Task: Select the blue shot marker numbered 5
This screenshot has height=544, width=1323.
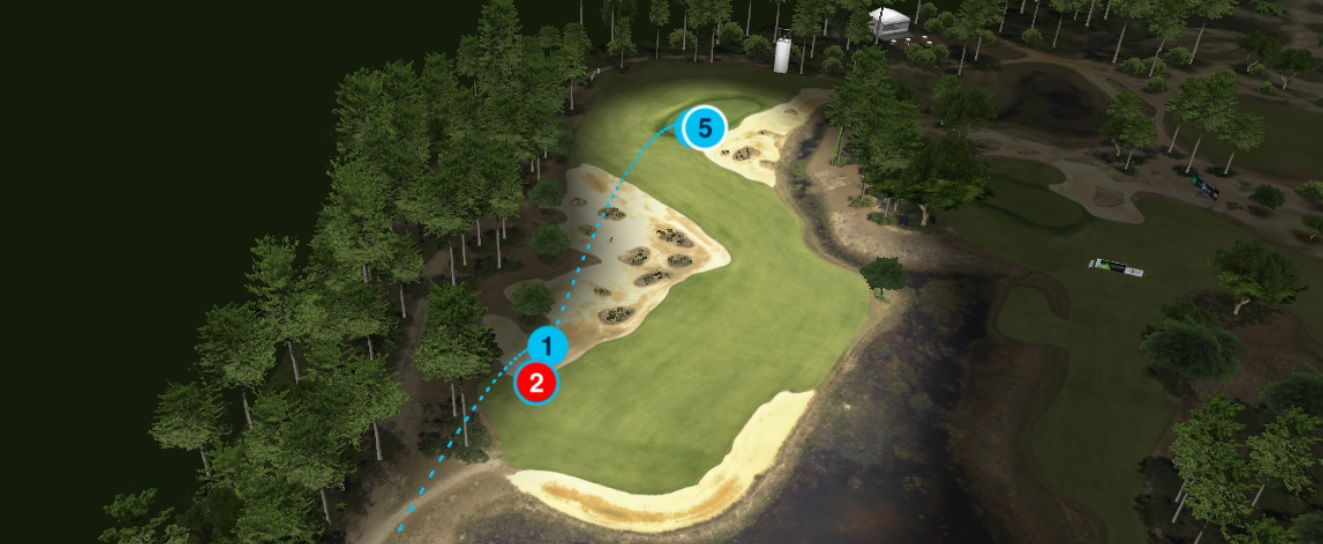Action: pyautogui.click(x=704, y=128)
